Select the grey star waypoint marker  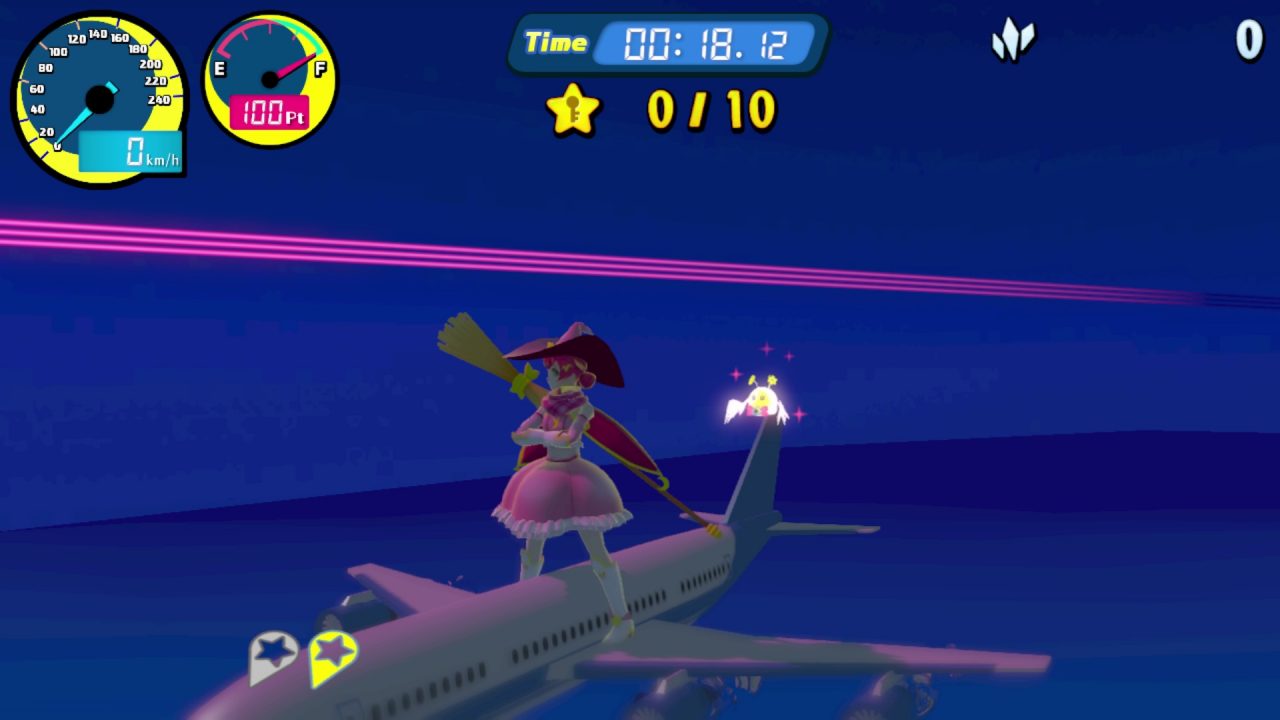(273, 656)
